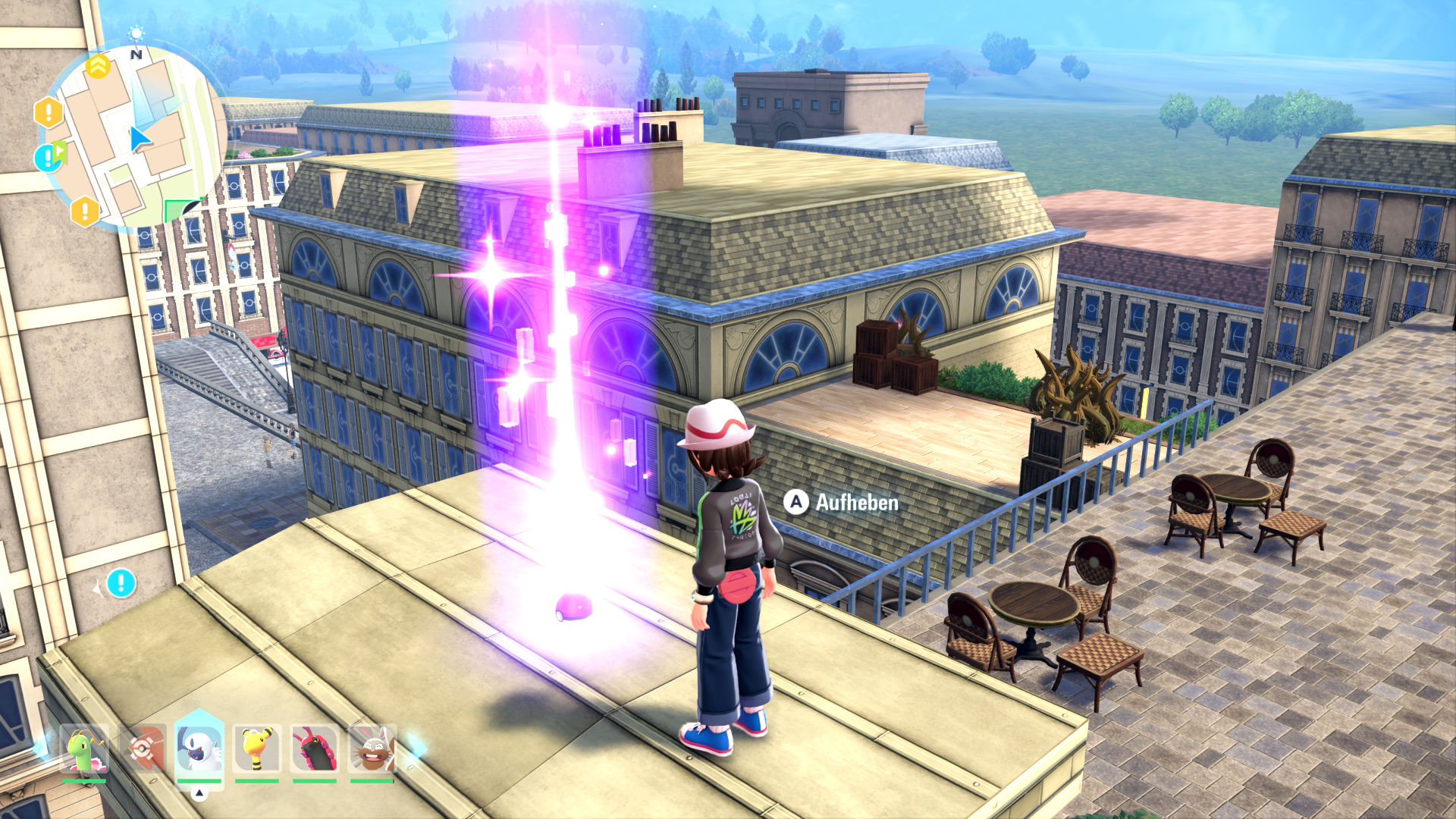
Task: Choose the faded orange-red Pokémon party slot
Action: (x=142, y=750)
